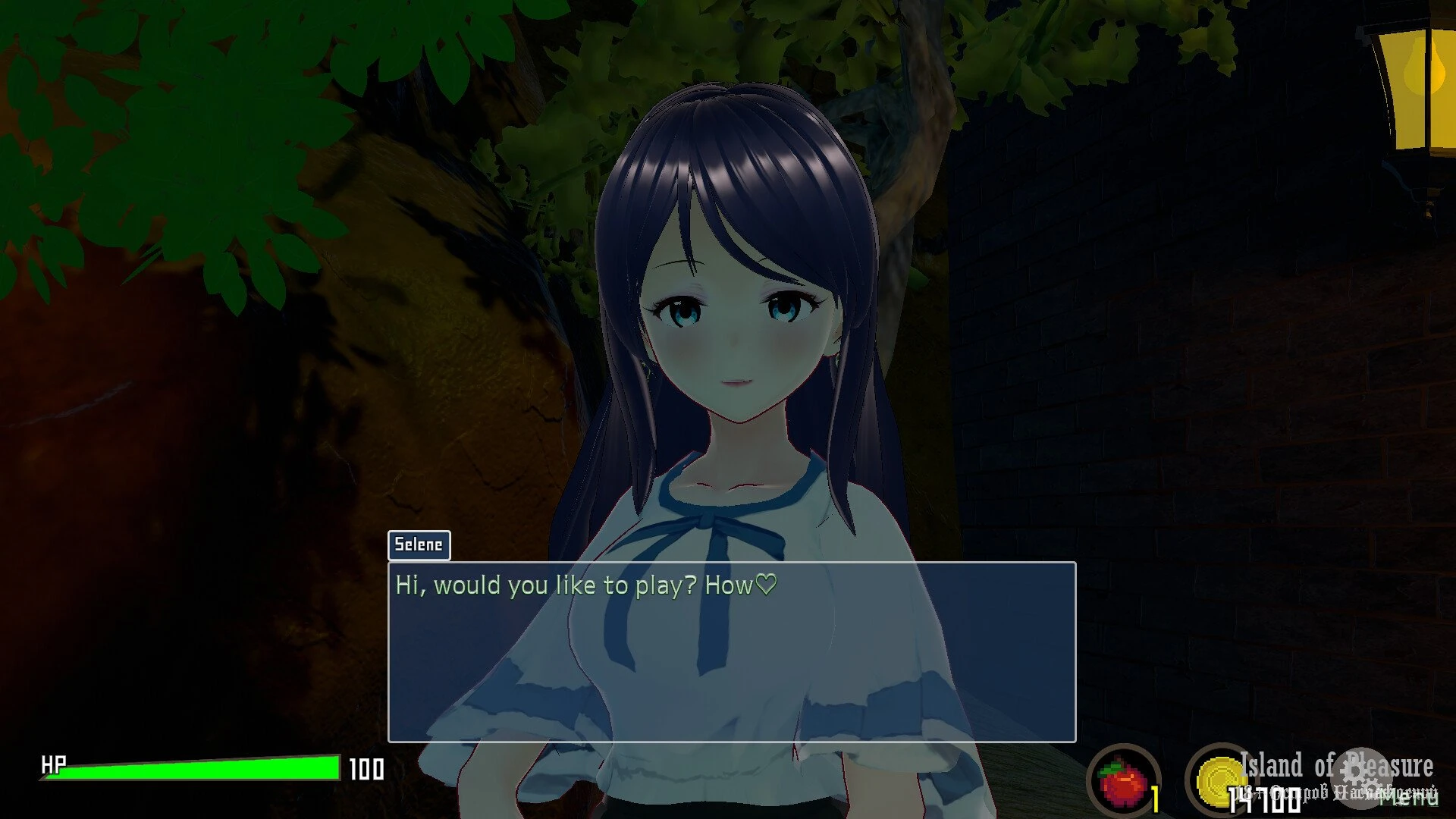Click the gold coin currency icon
Image resolution: width=1456 pixels, height=819 pixels.
(x=1220, y=780)
